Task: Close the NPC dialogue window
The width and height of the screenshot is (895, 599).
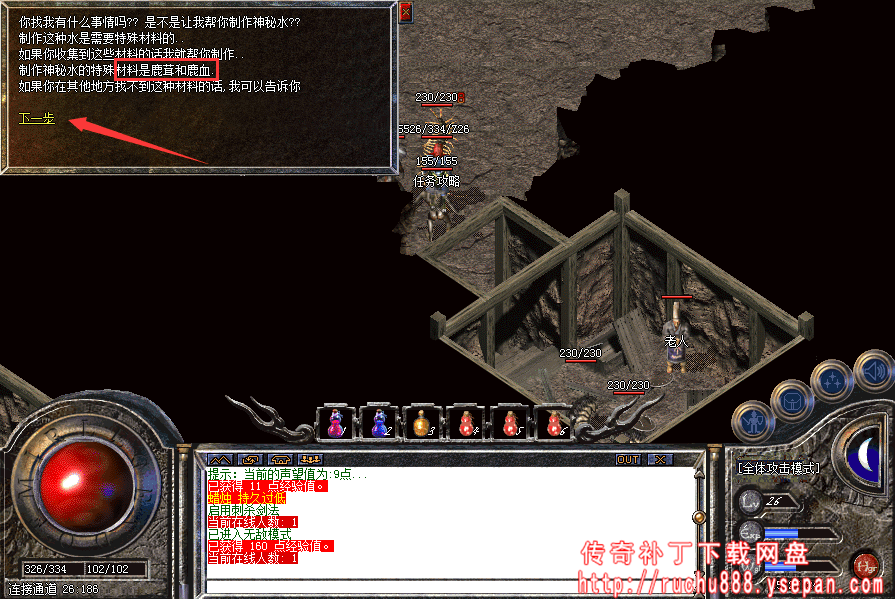Action: [x=405, y=12]
